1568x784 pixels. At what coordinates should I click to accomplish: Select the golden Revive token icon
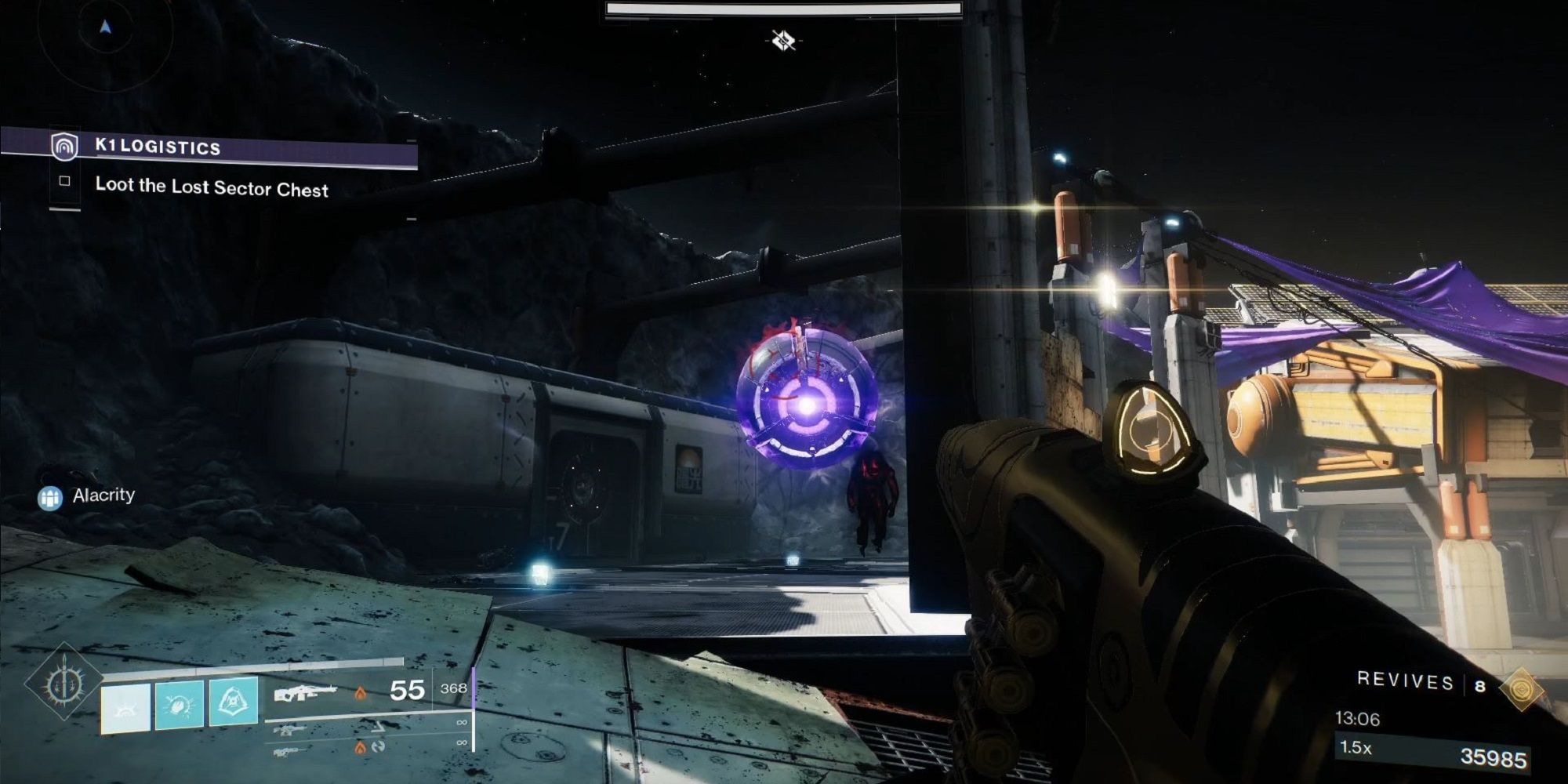click(x=1523, y=688)
